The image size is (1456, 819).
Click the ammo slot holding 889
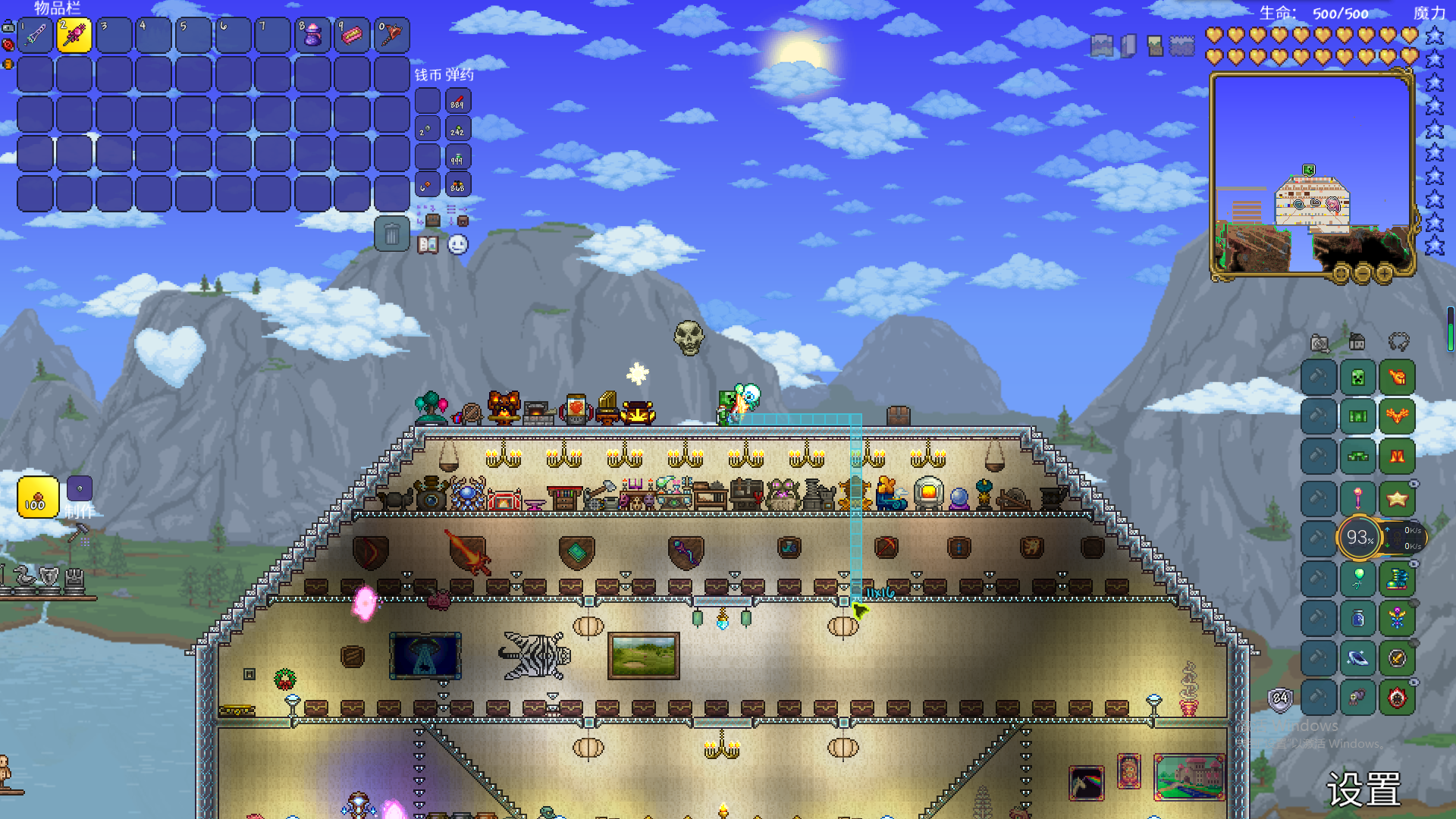[457, 102]
